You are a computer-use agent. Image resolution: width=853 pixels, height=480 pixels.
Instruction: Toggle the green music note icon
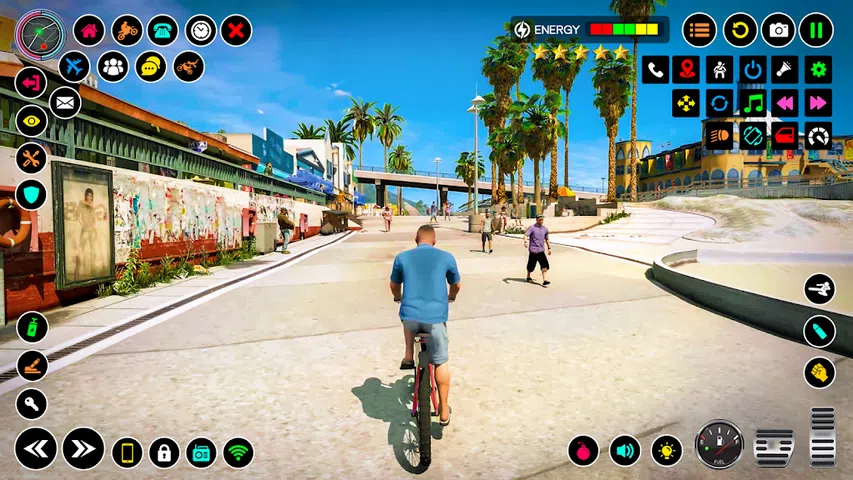[753, 103]
